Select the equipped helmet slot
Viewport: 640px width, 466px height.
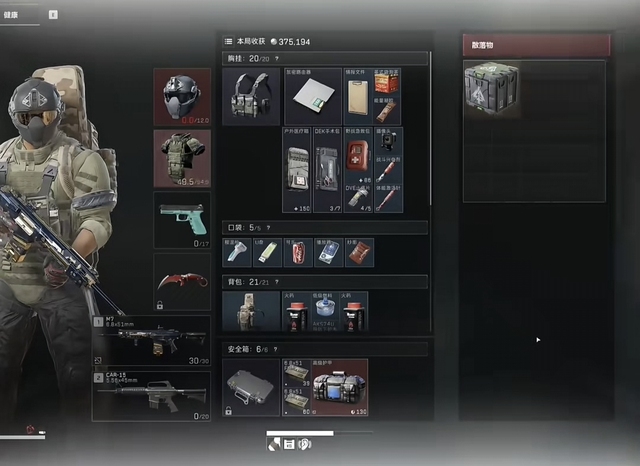(x=182, y=96)
